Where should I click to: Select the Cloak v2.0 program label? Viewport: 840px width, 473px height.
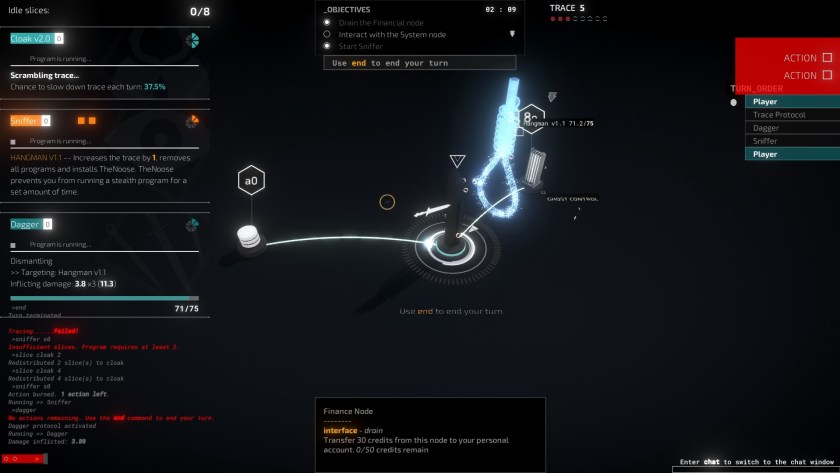pos(31,38)
